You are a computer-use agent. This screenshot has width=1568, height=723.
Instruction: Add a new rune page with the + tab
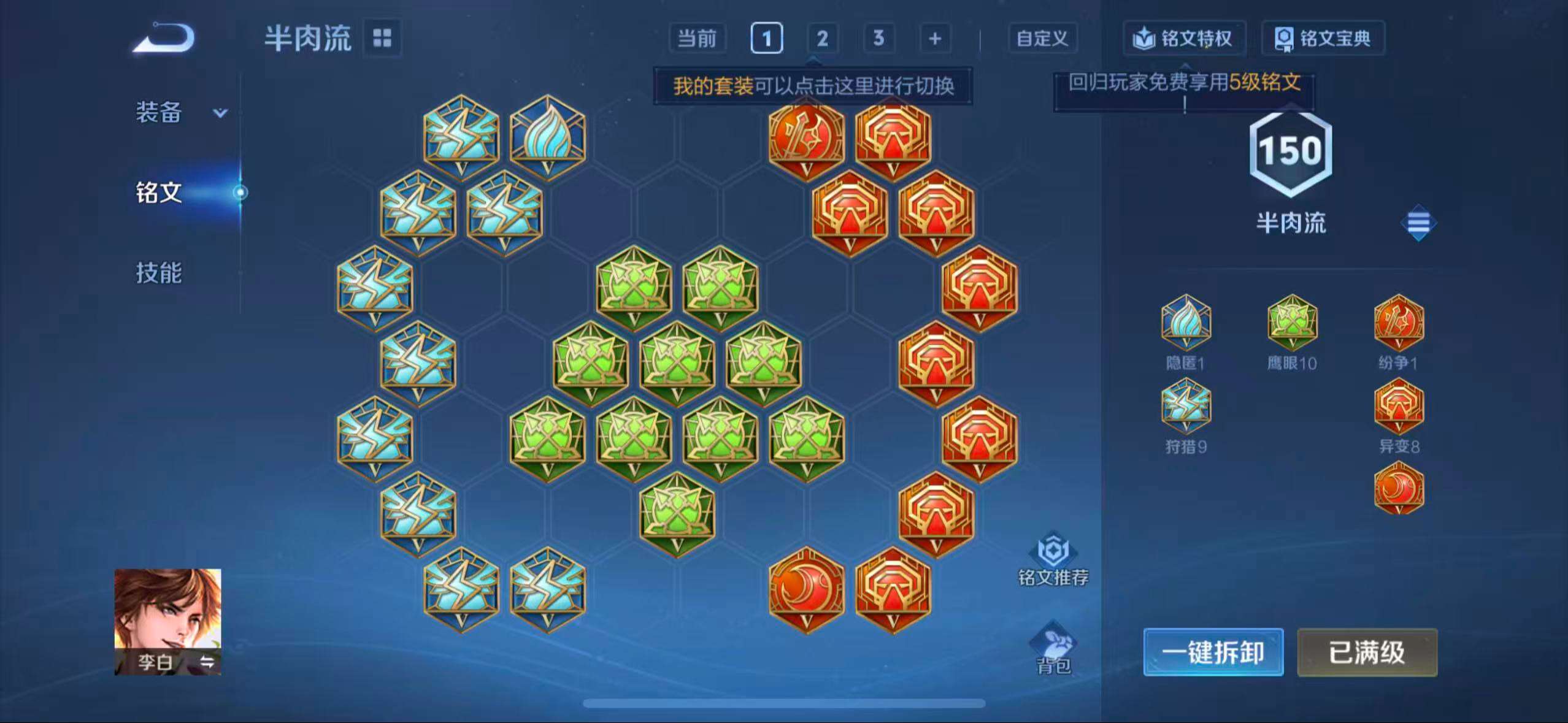(x=934, y=38)
